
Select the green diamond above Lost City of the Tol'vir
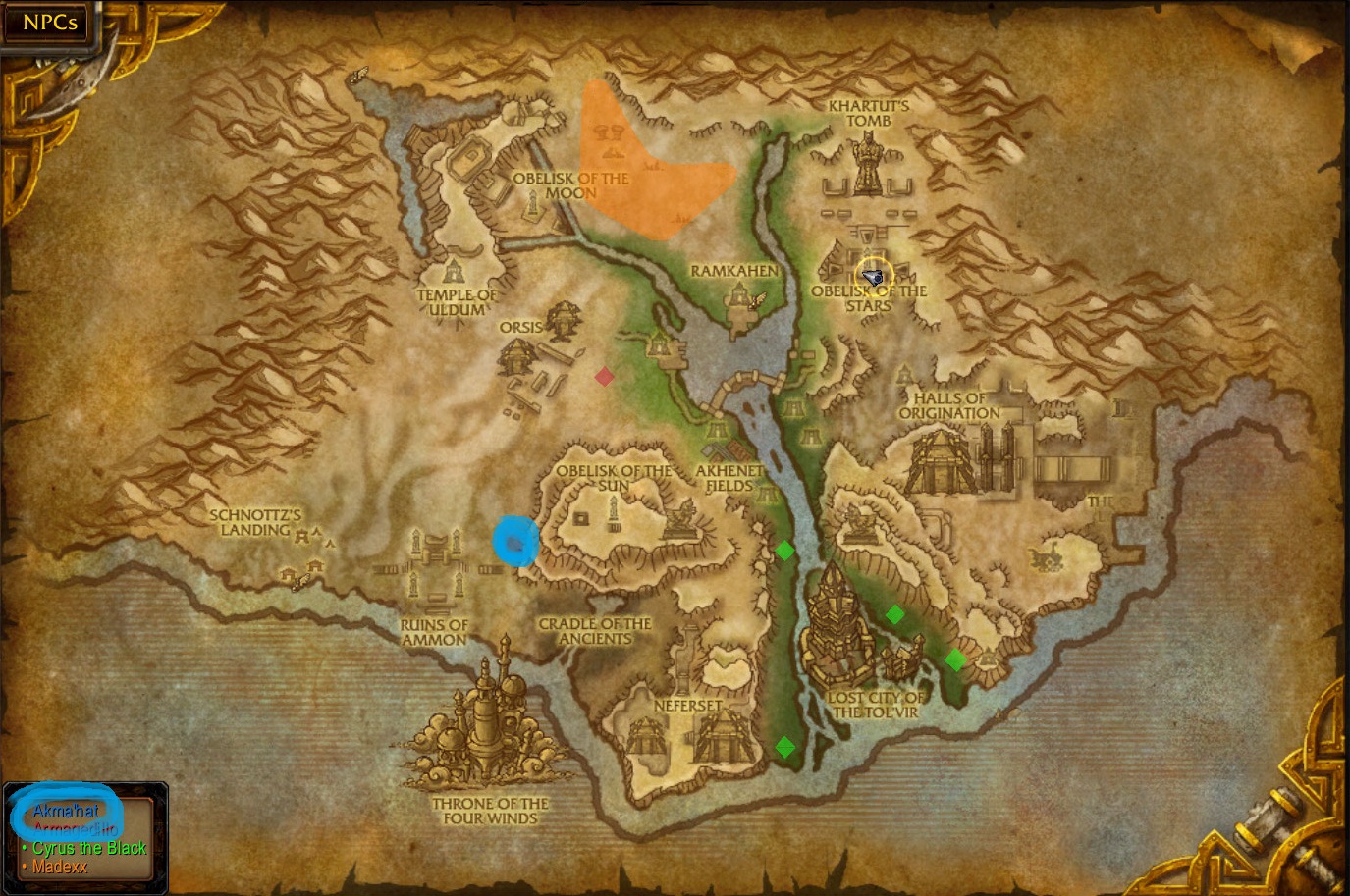click(894, 615)
